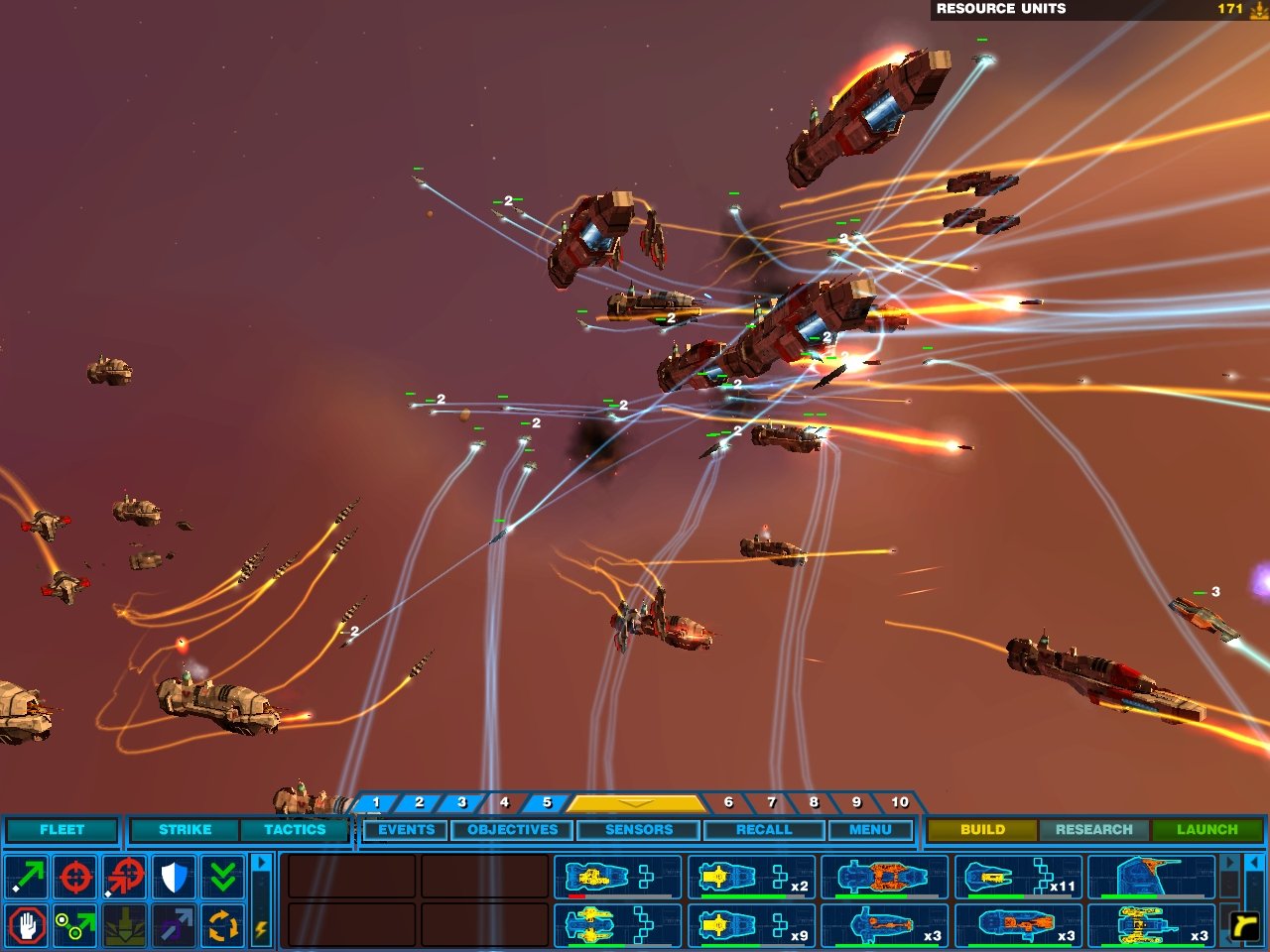The image size is (1270, 952).
Task: Activate the Guard shield icon
Action: 173,878
